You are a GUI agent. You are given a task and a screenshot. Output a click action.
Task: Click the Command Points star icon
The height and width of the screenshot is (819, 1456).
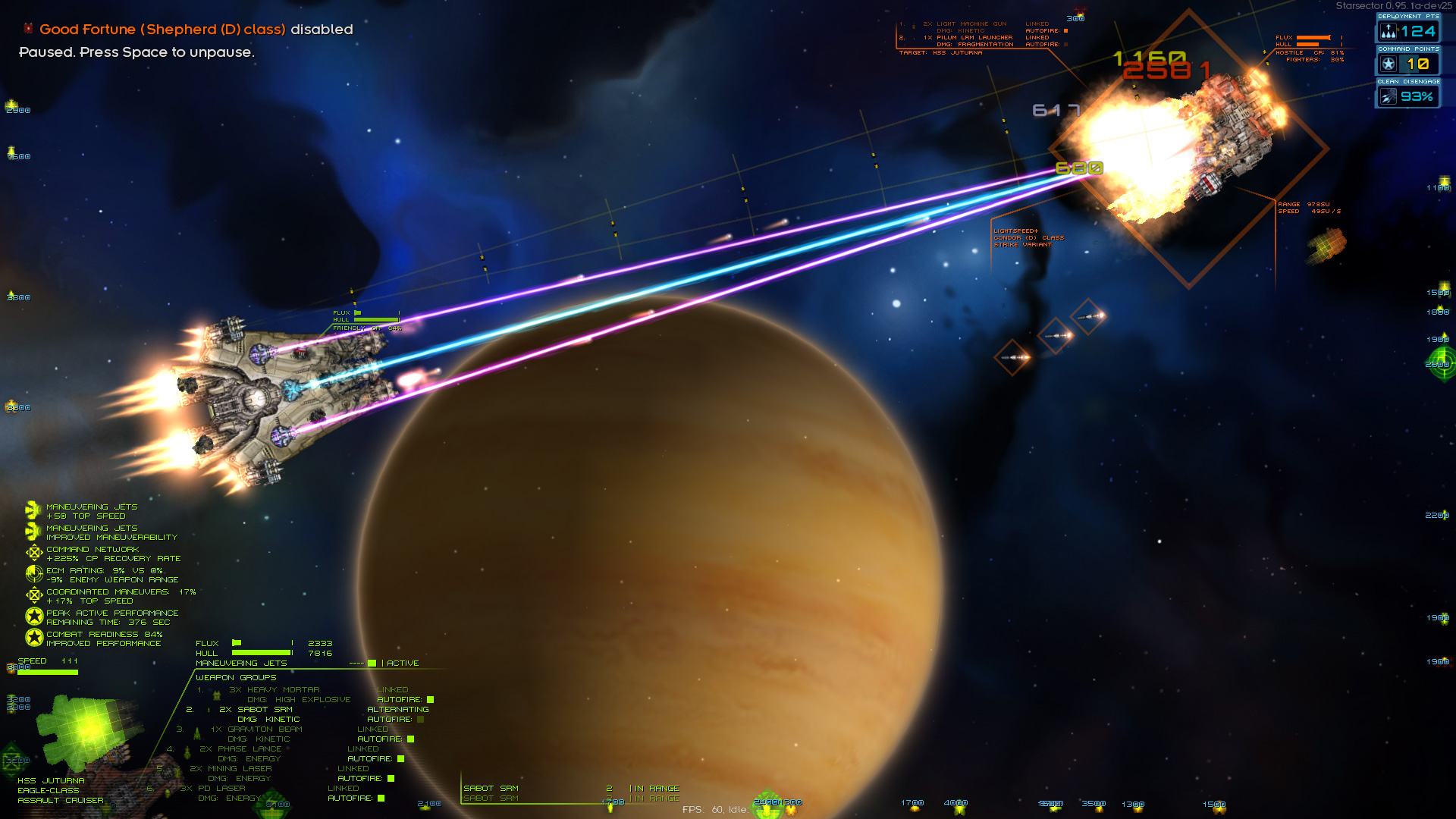coord(1388,64)
